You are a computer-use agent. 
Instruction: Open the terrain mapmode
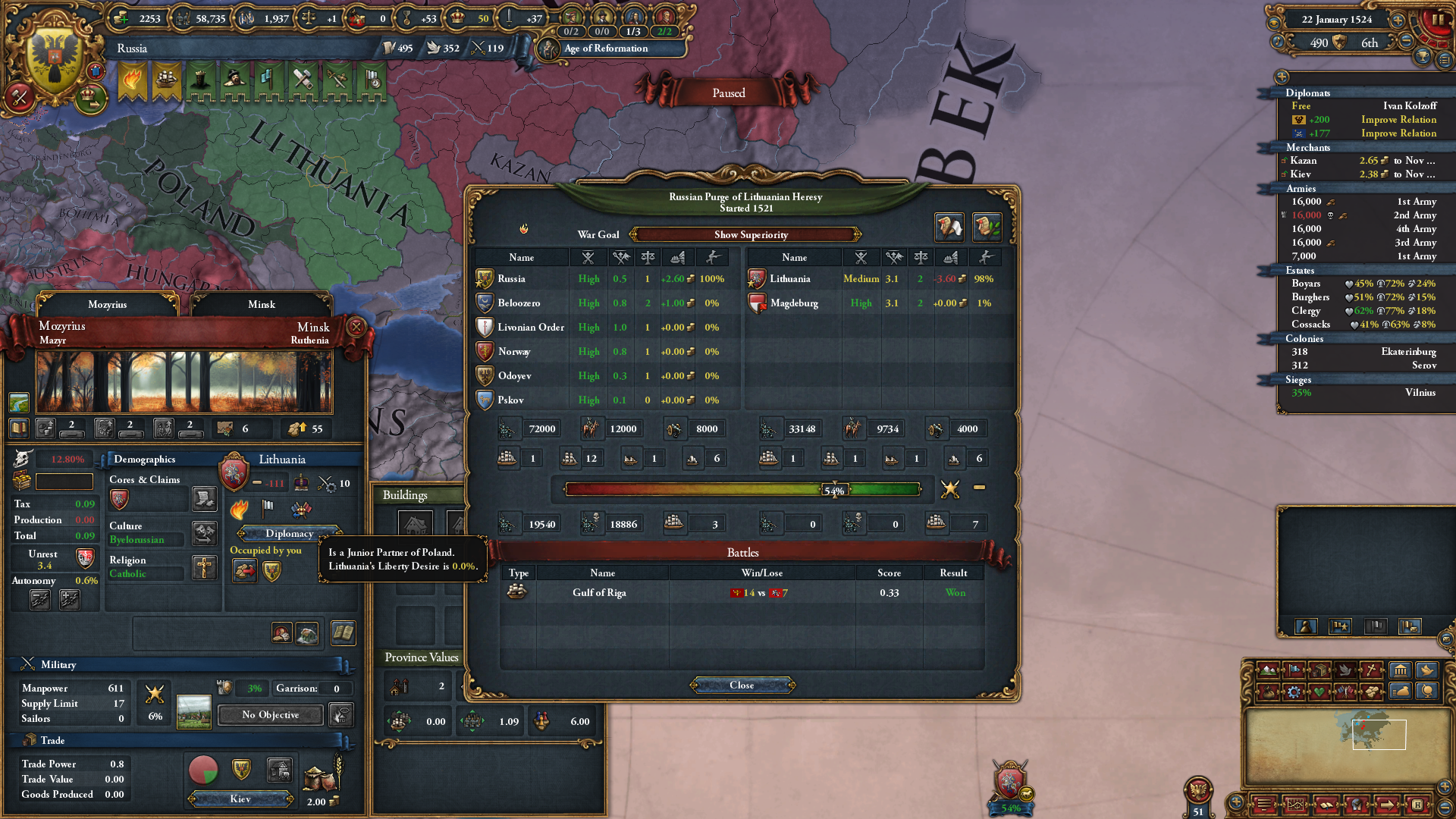click(x=1269, y=671)
